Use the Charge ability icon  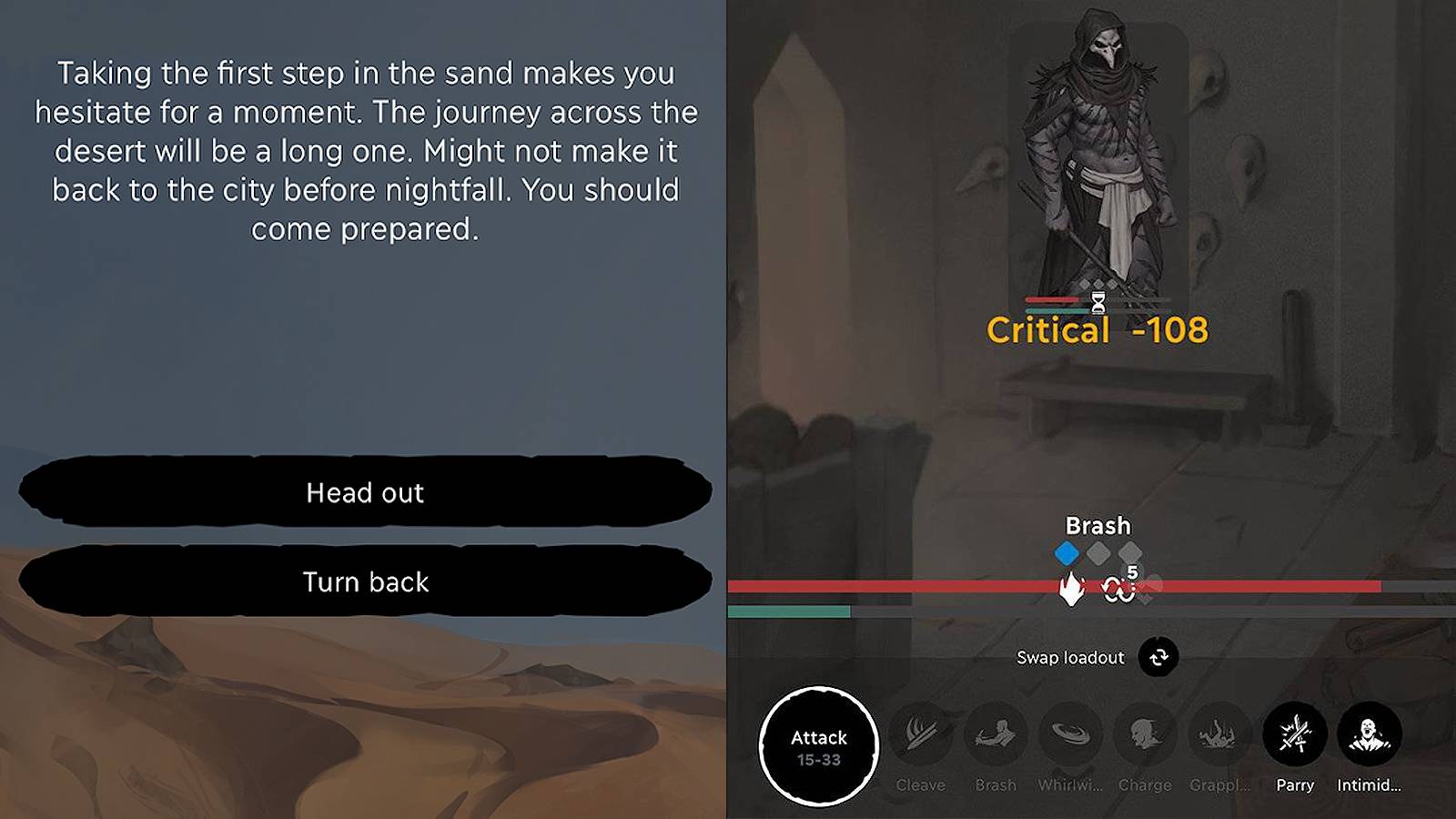[1146, 735]
